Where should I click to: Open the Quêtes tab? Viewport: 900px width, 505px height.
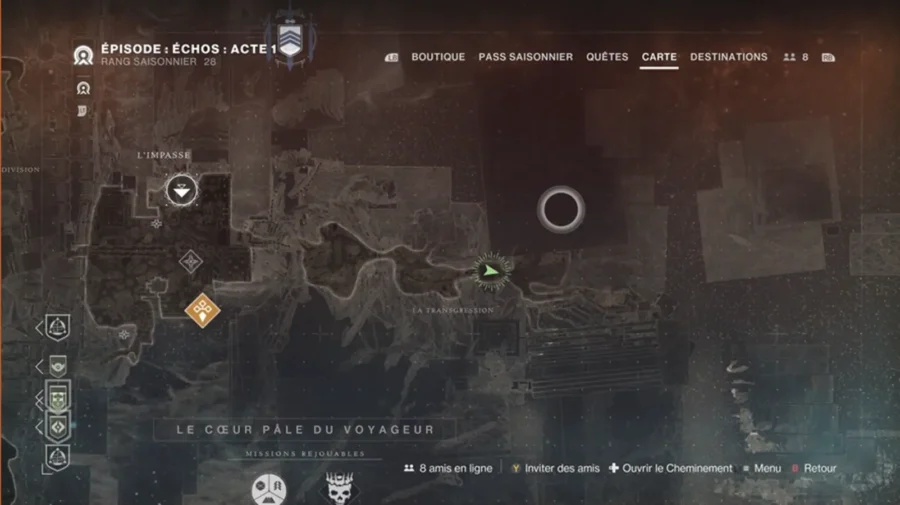607,57
